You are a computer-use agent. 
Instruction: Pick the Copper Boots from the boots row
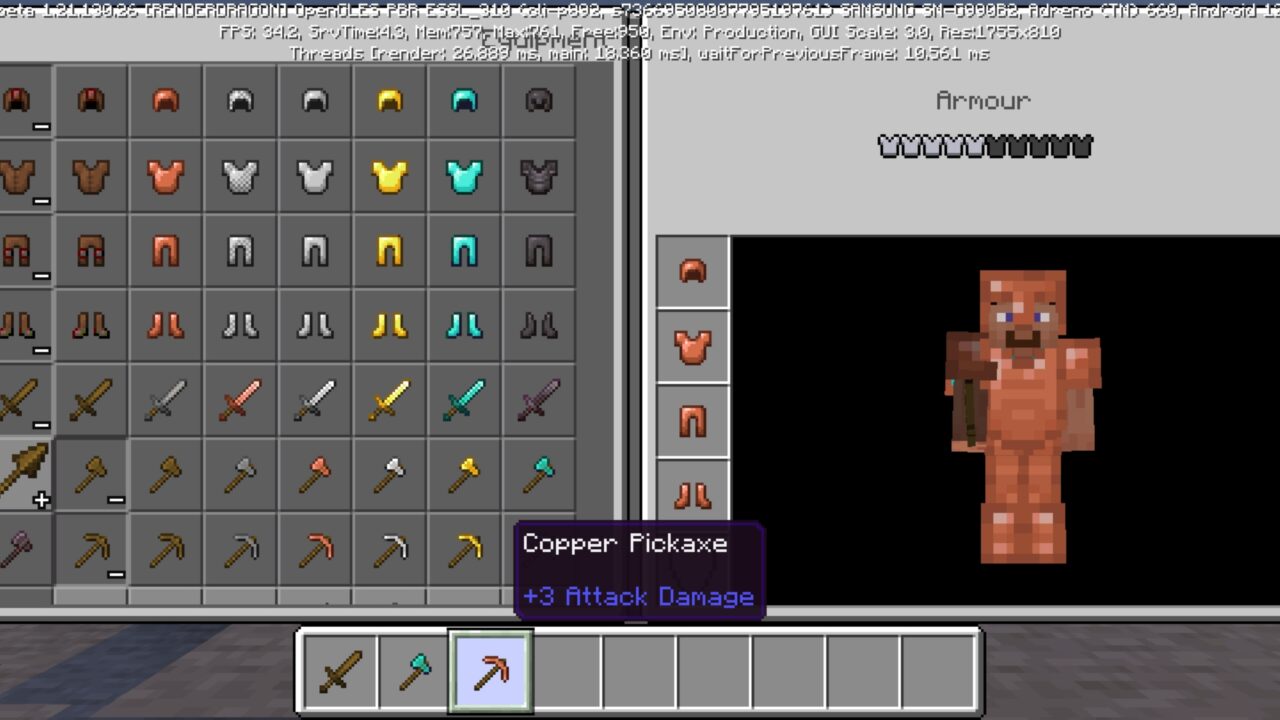[x=166, y=325]
